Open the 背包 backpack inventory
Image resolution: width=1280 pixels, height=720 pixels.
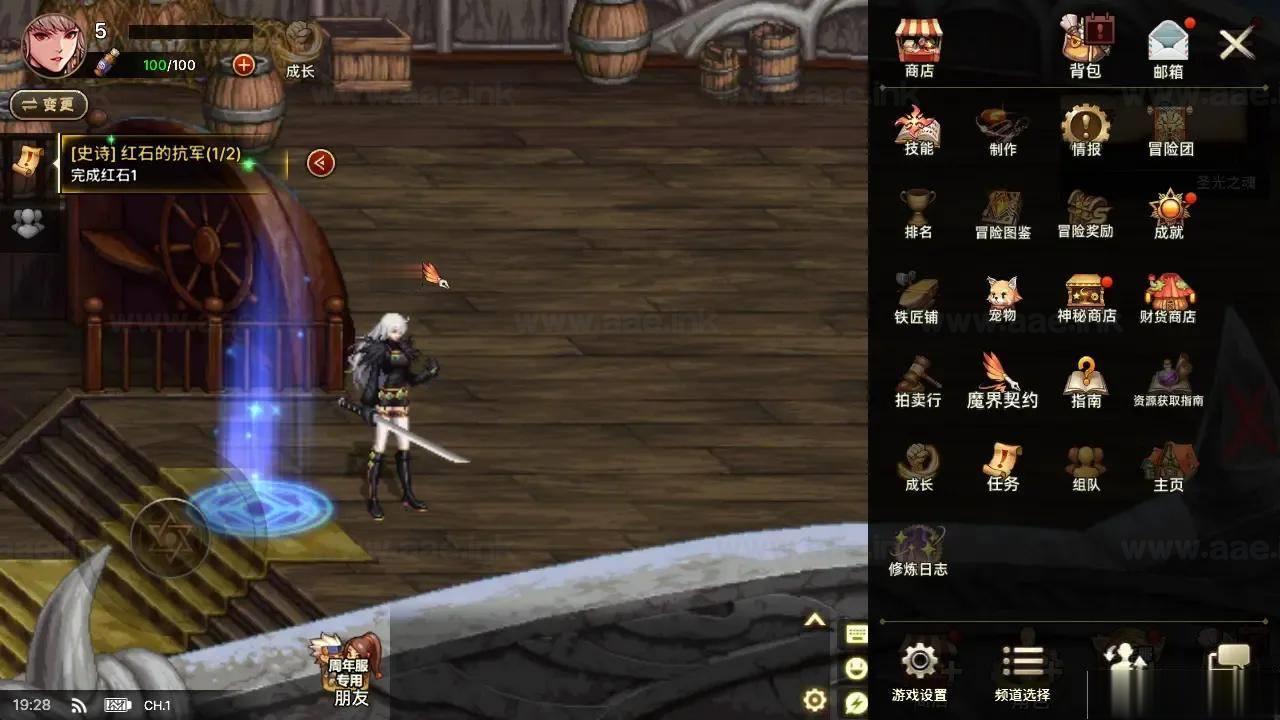(1085, 48)
